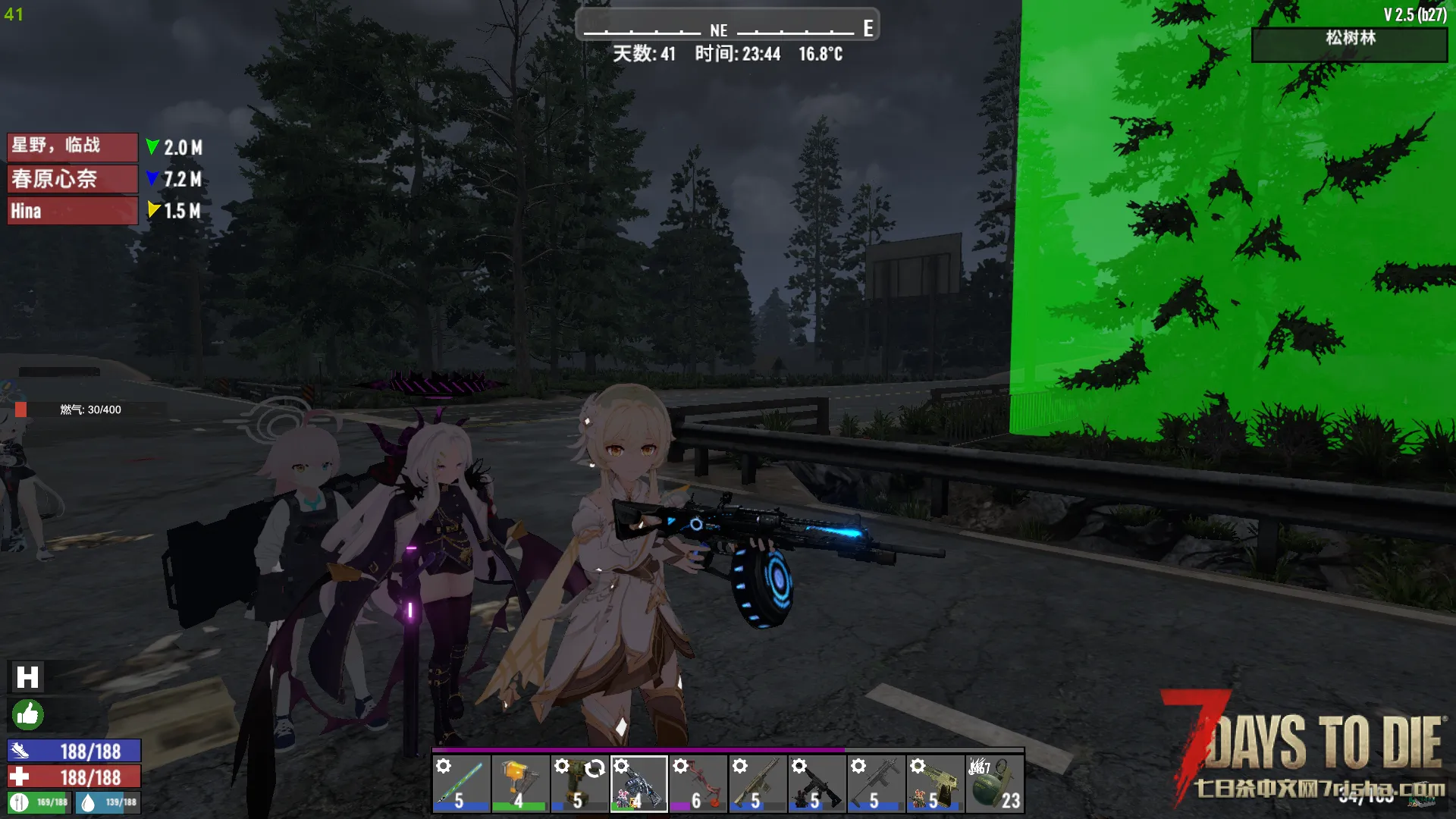Select the grenade stack of 23
The width and height of the screenshot is (1456, 819).
[x=994, y=784]
